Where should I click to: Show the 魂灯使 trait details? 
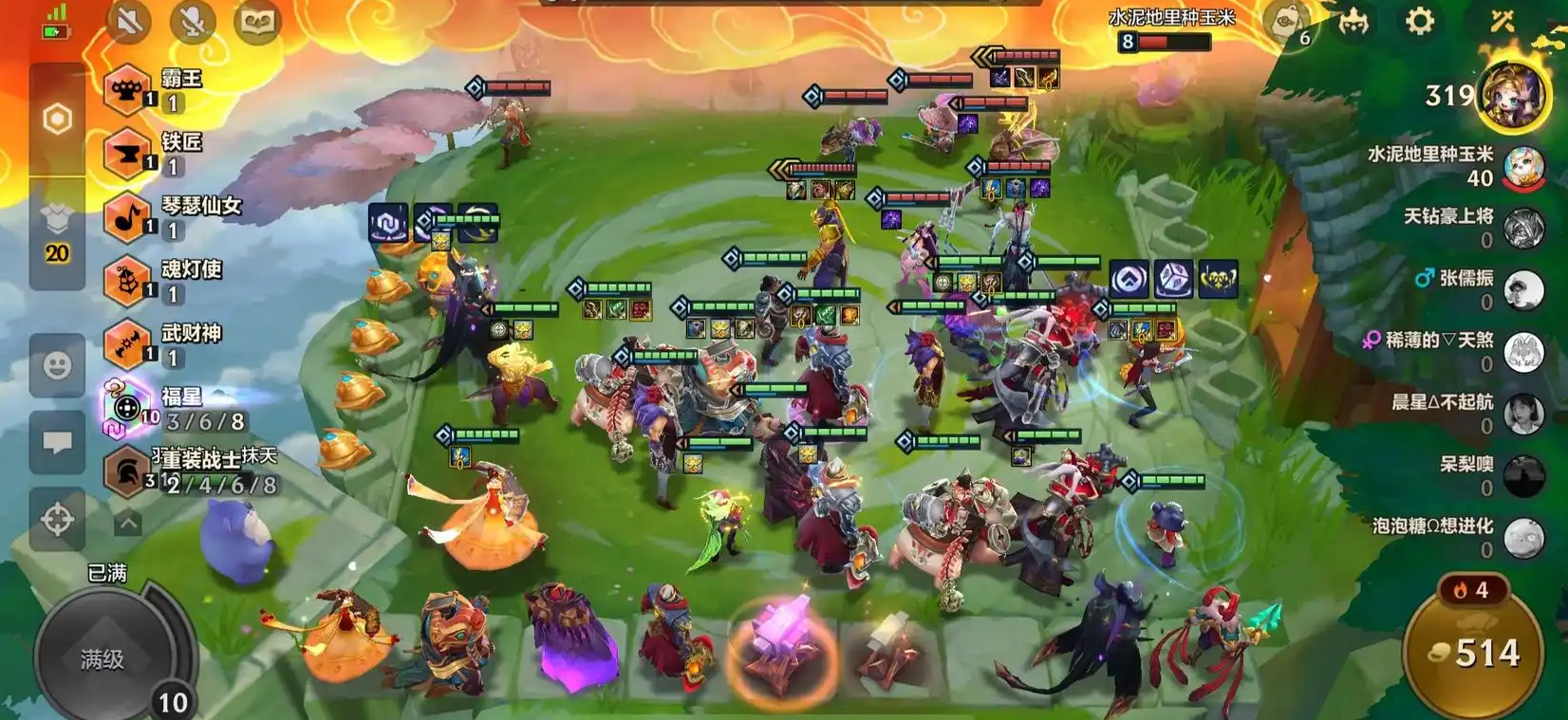163,281
